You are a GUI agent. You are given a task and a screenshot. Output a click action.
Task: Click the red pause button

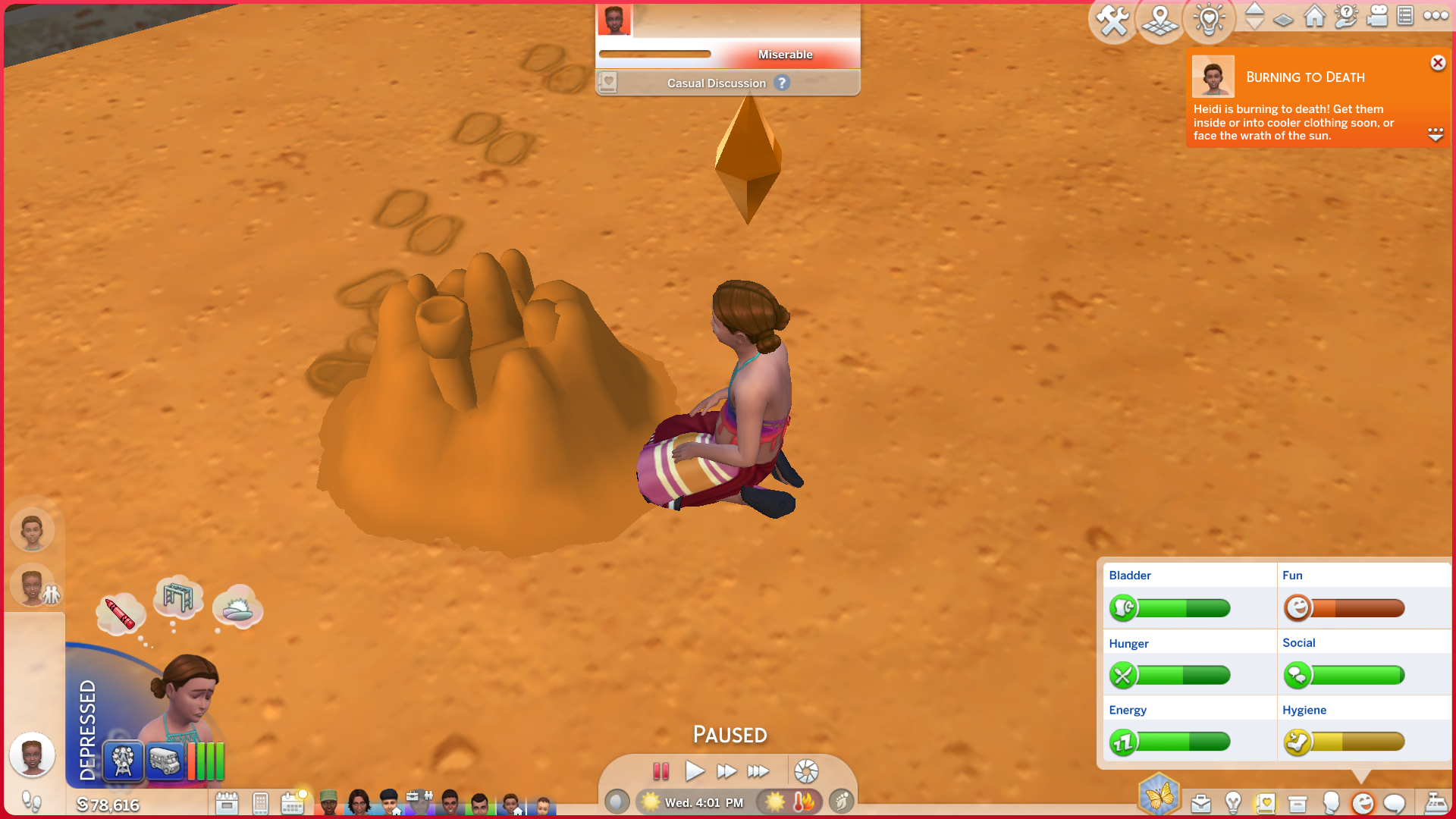[x=661, y=772]
